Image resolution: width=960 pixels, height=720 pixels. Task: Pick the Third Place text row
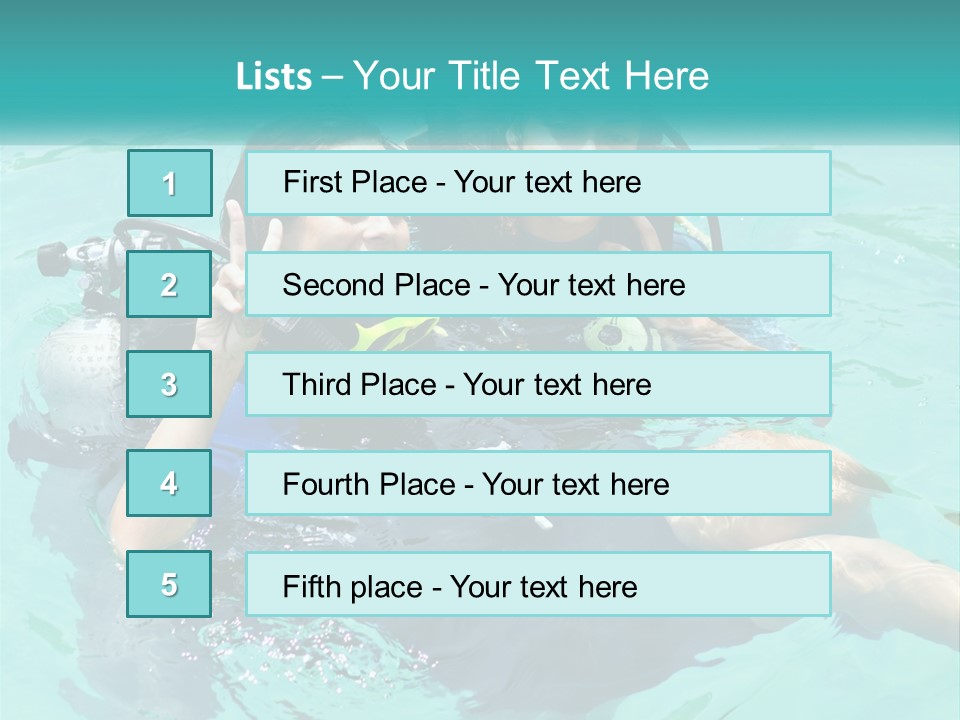coord(538,385)
